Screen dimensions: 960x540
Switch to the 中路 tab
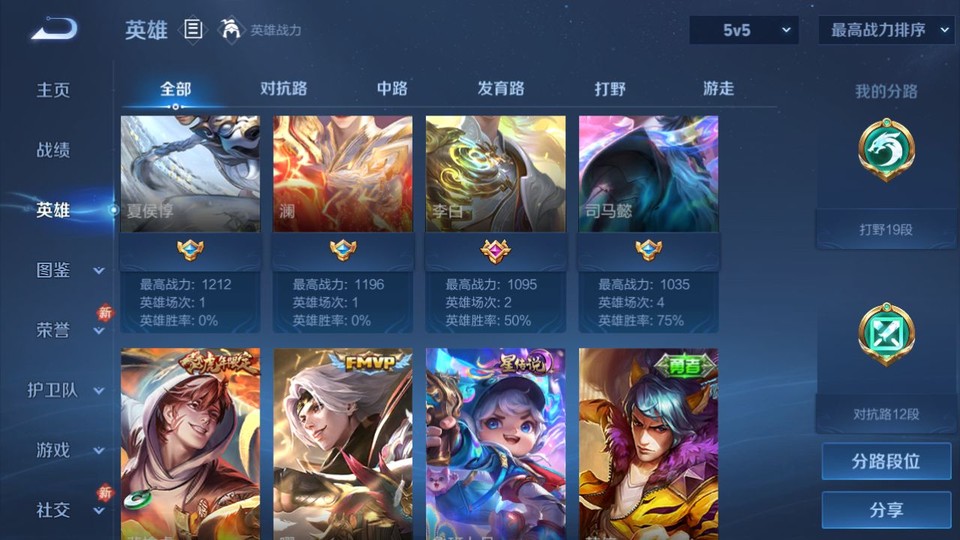[x=392, y=89]
